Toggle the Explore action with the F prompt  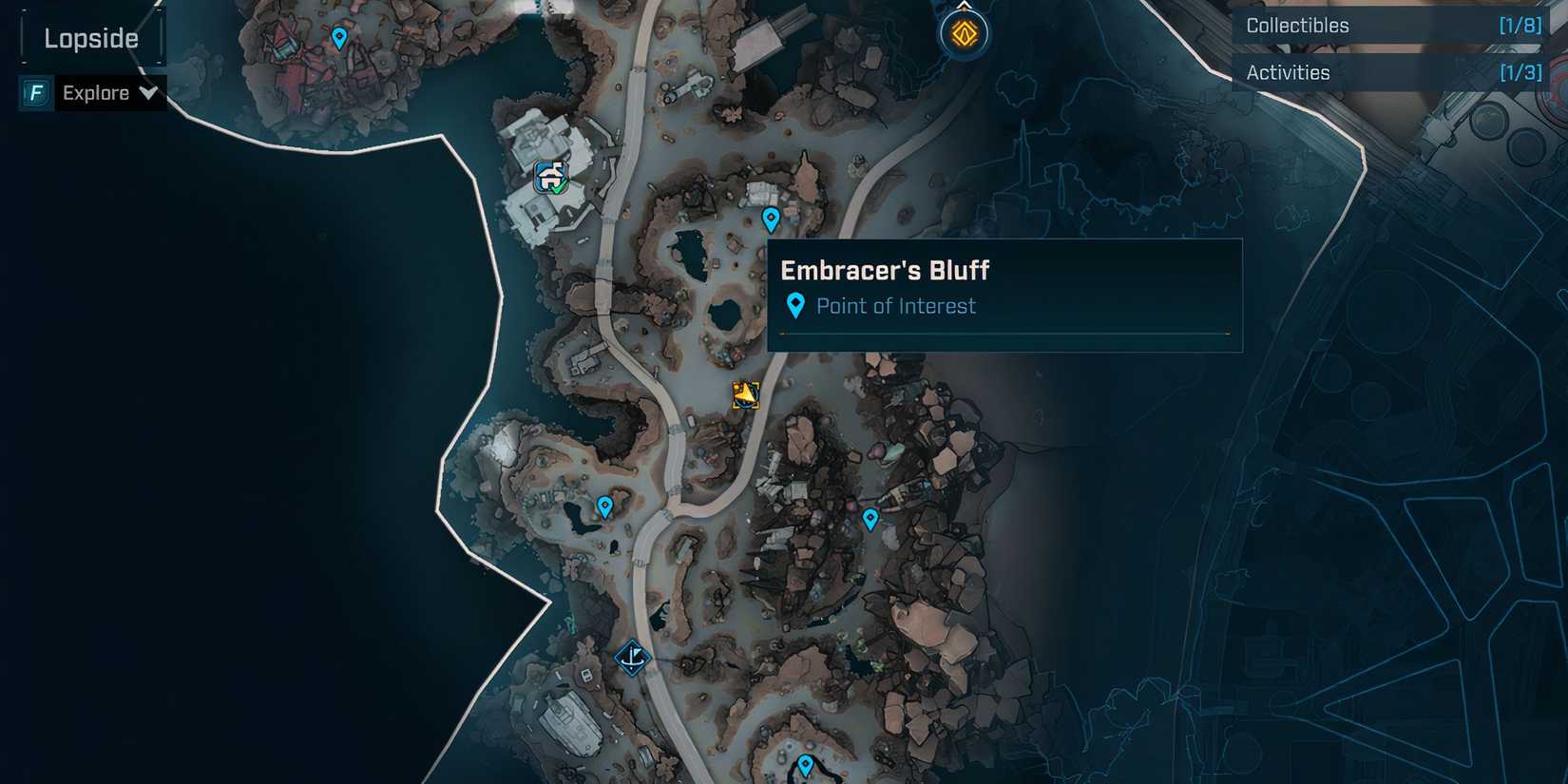point(95,93)
